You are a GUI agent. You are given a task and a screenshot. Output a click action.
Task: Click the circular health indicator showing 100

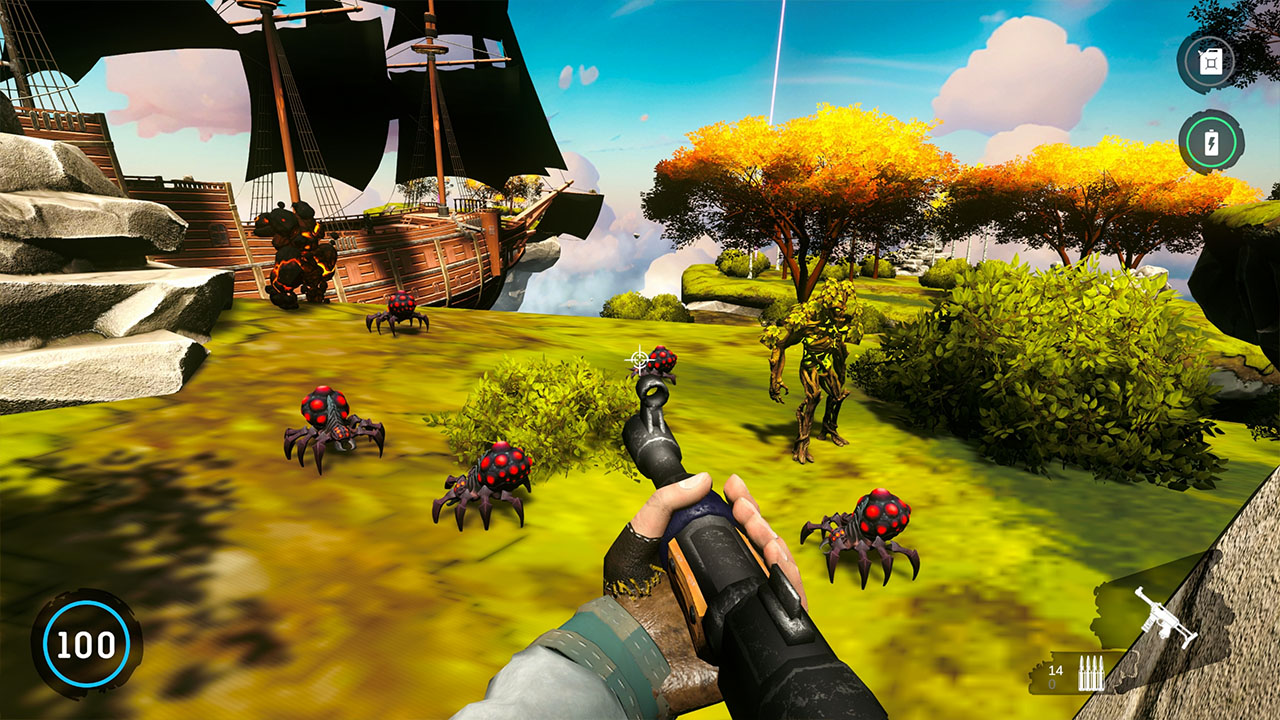pos(86,643)
